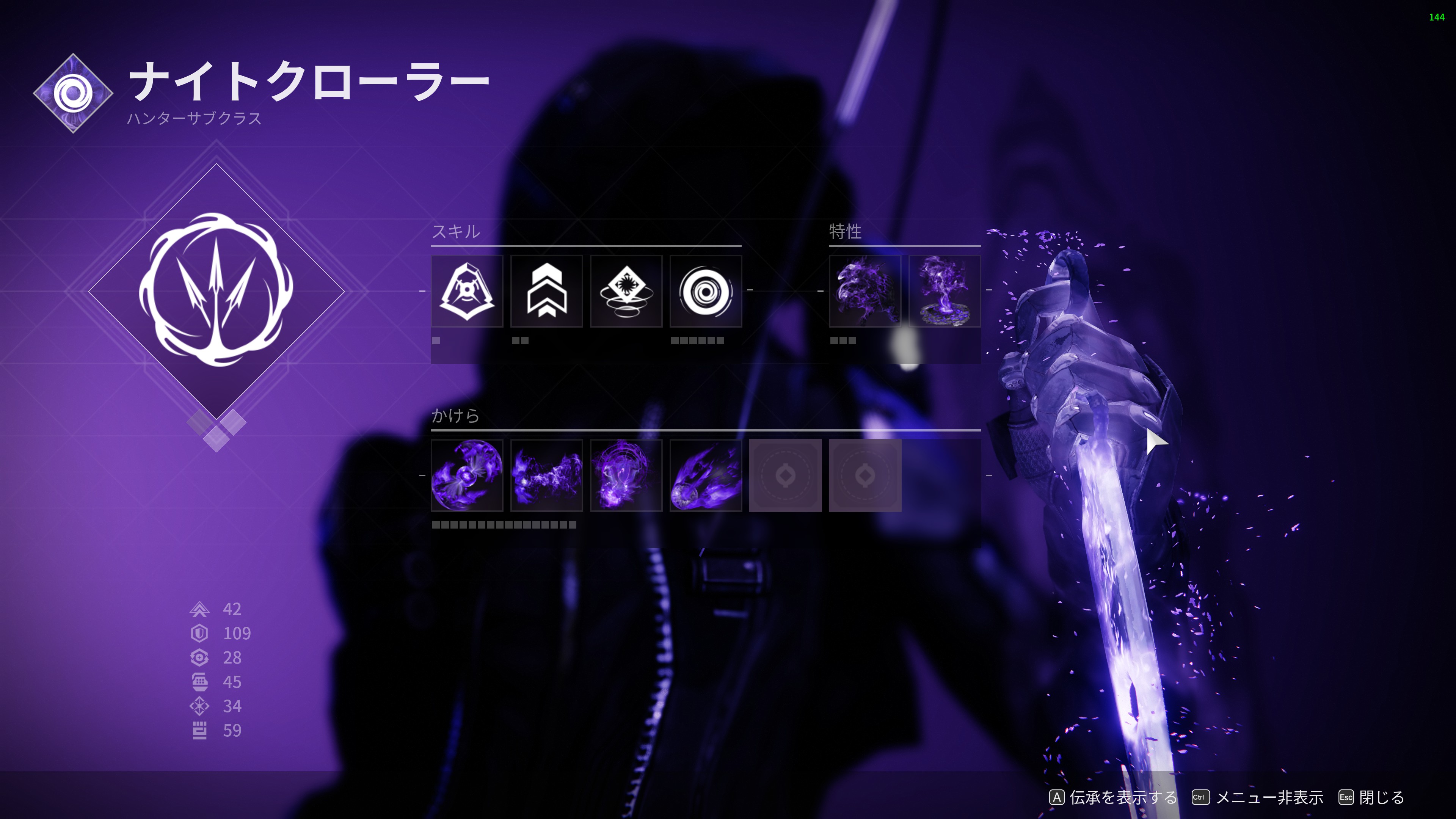This screenshot has height=819, width=1456.
Task: Select the winged purple orb fragment
Action: coord(467,475)
